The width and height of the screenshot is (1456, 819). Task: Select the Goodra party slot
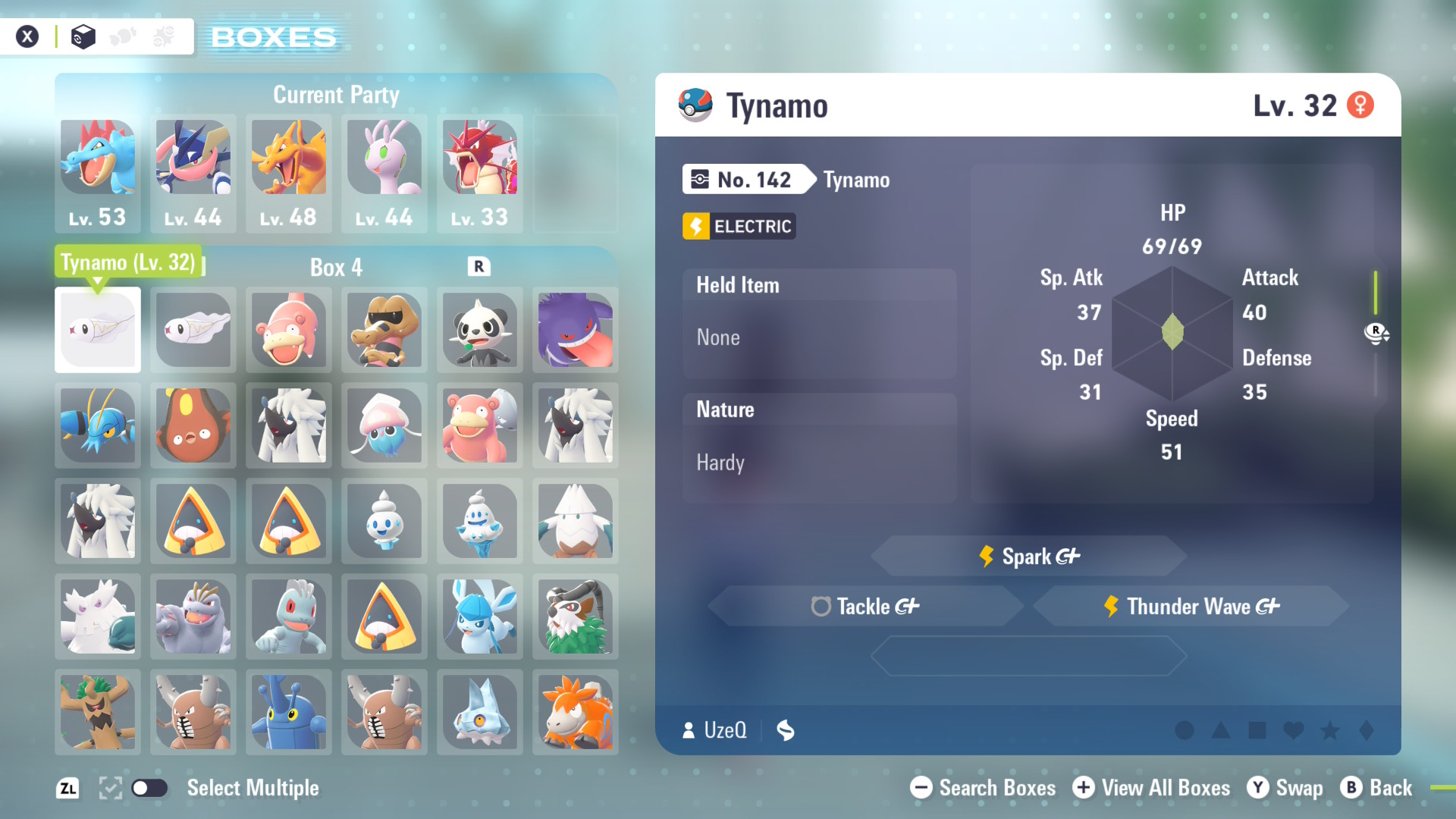pyautogui.click(x=384, y=173)
